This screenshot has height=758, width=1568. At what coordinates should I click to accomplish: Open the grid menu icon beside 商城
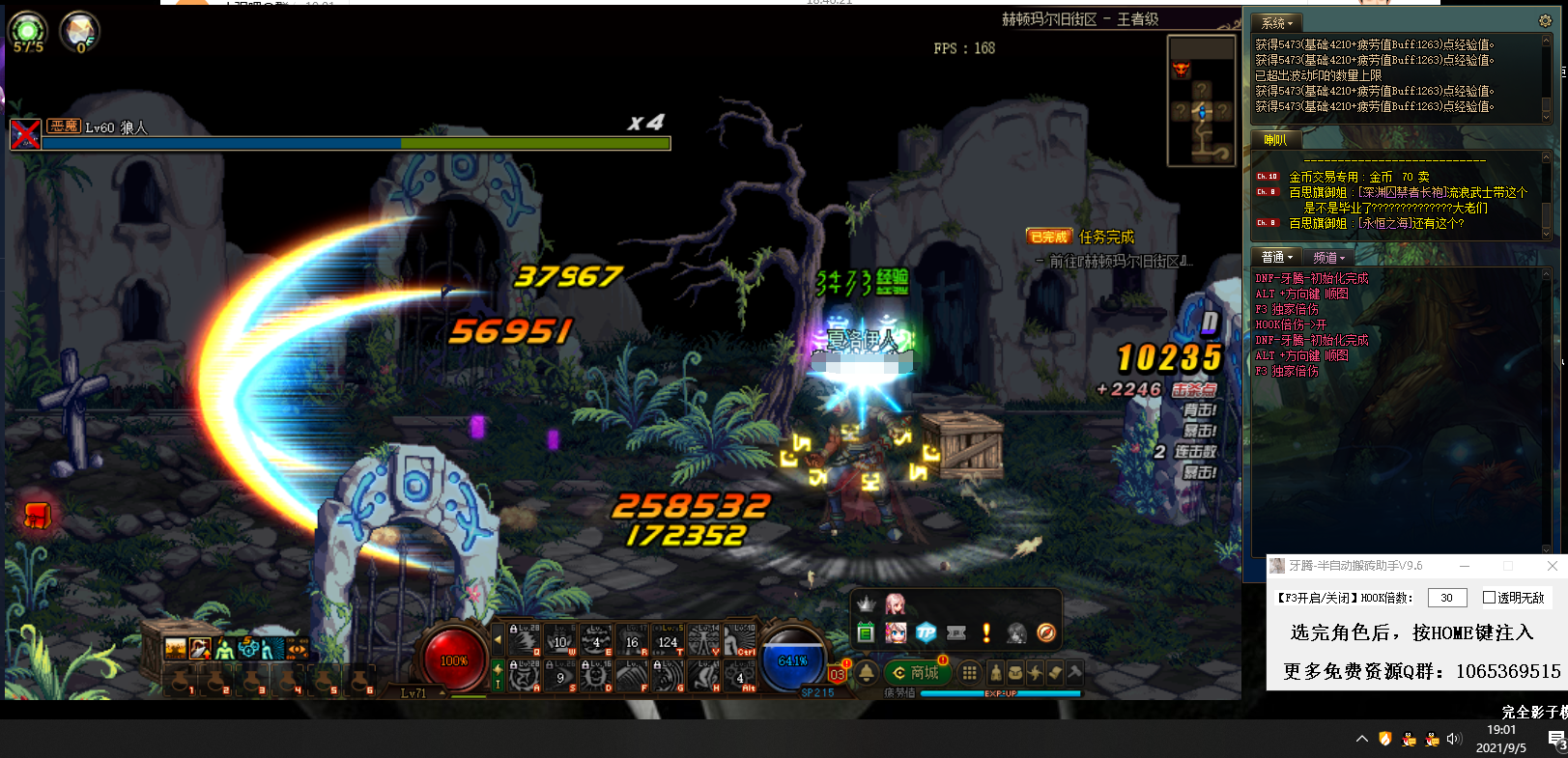click(970, 673)
